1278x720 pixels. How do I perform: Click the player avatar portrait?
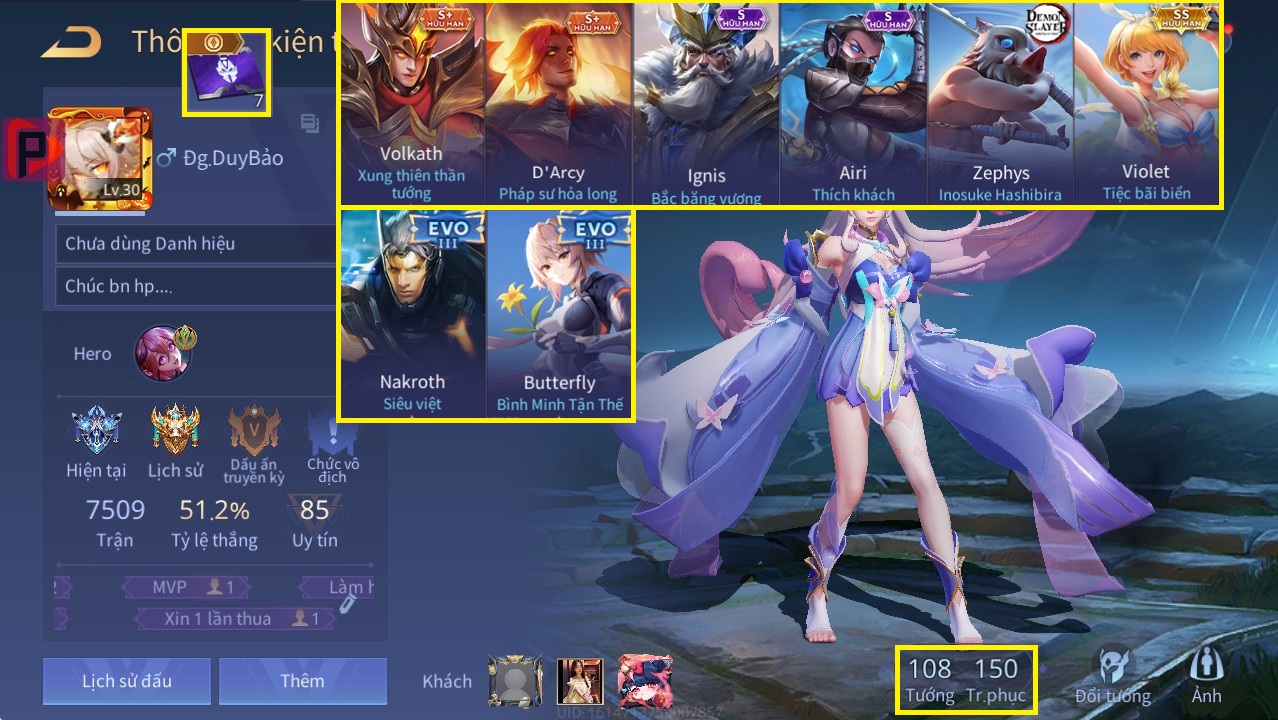point(100,158)
